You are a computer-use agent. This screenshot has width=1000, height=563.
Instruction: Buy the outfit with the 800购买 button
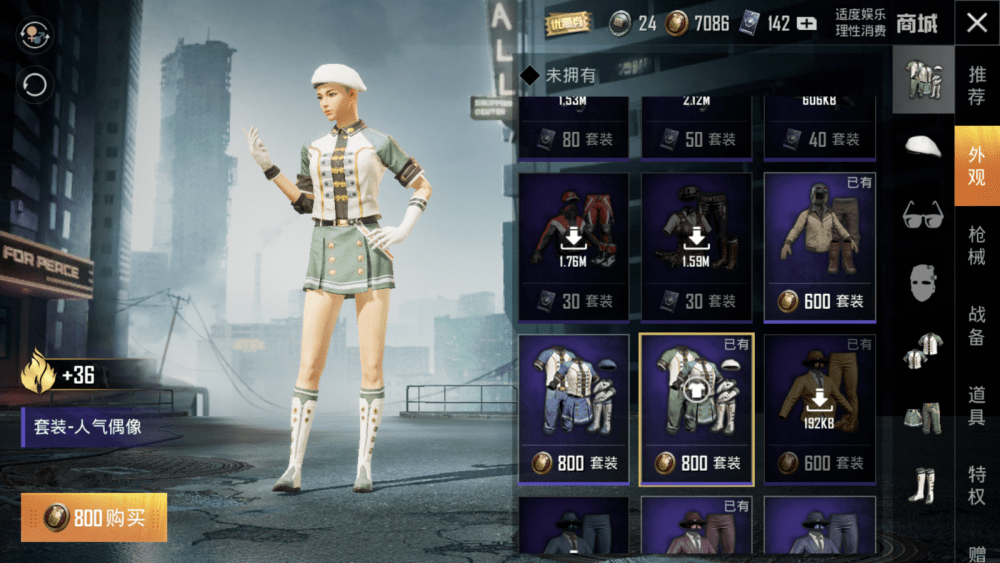[x=94, y=518]
